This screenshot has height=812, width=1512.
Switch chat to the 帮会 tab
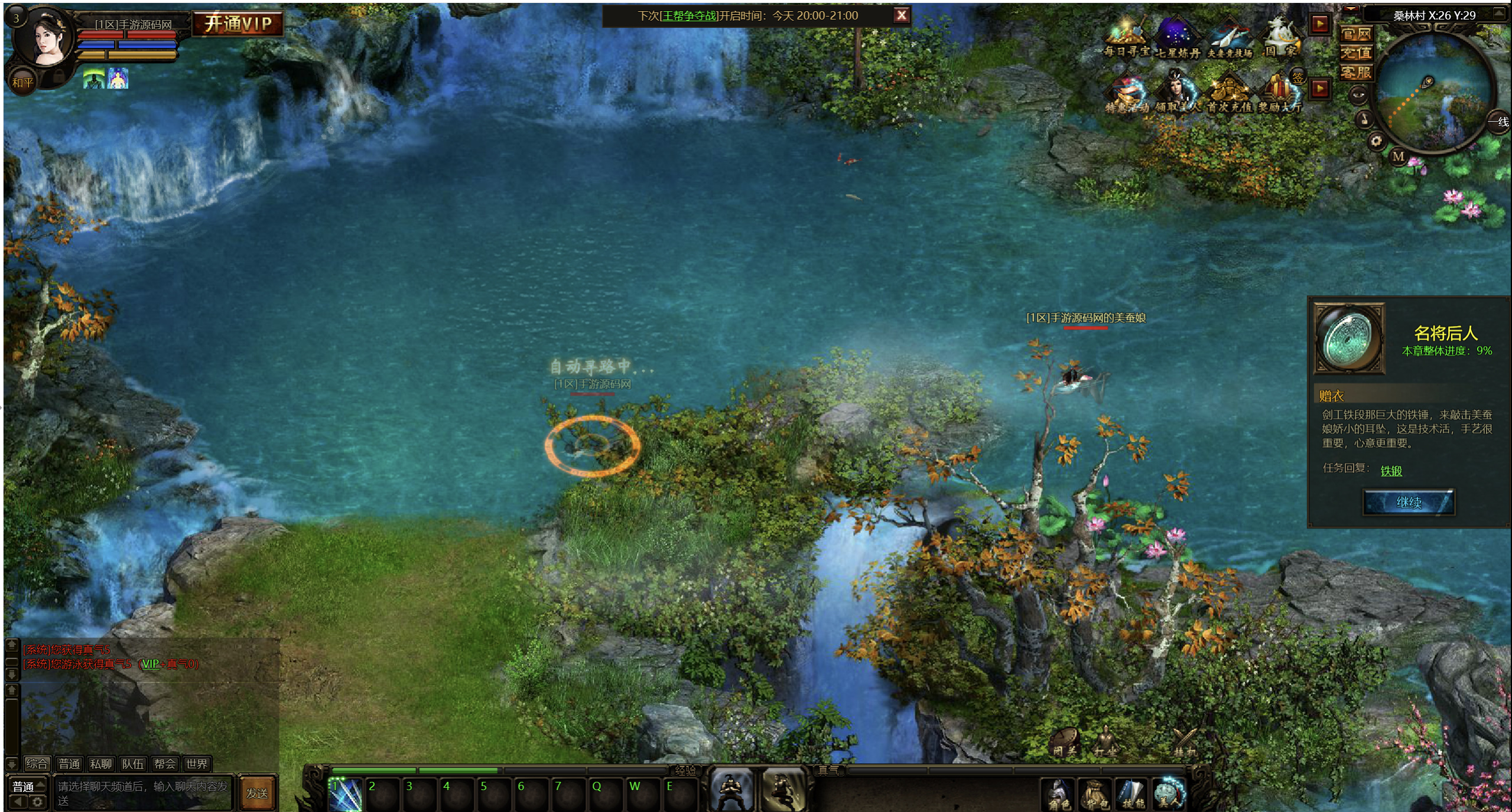point(164,764)
